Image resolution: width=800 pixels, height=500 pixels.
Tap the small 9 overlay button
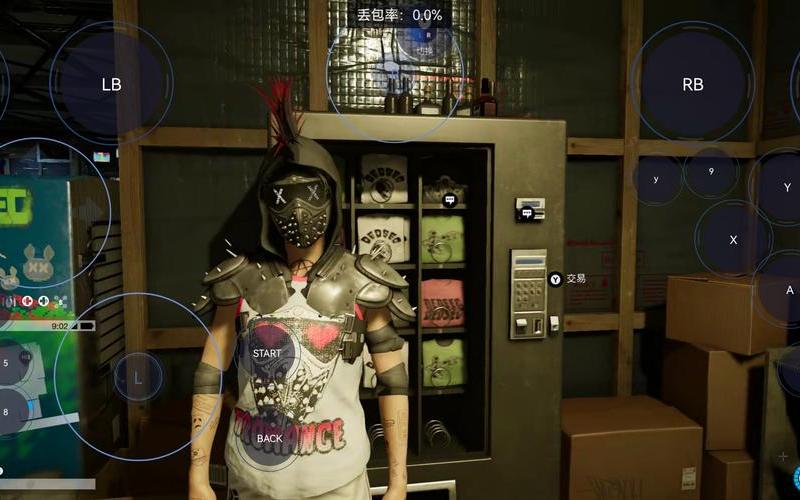tap(711, 172)
